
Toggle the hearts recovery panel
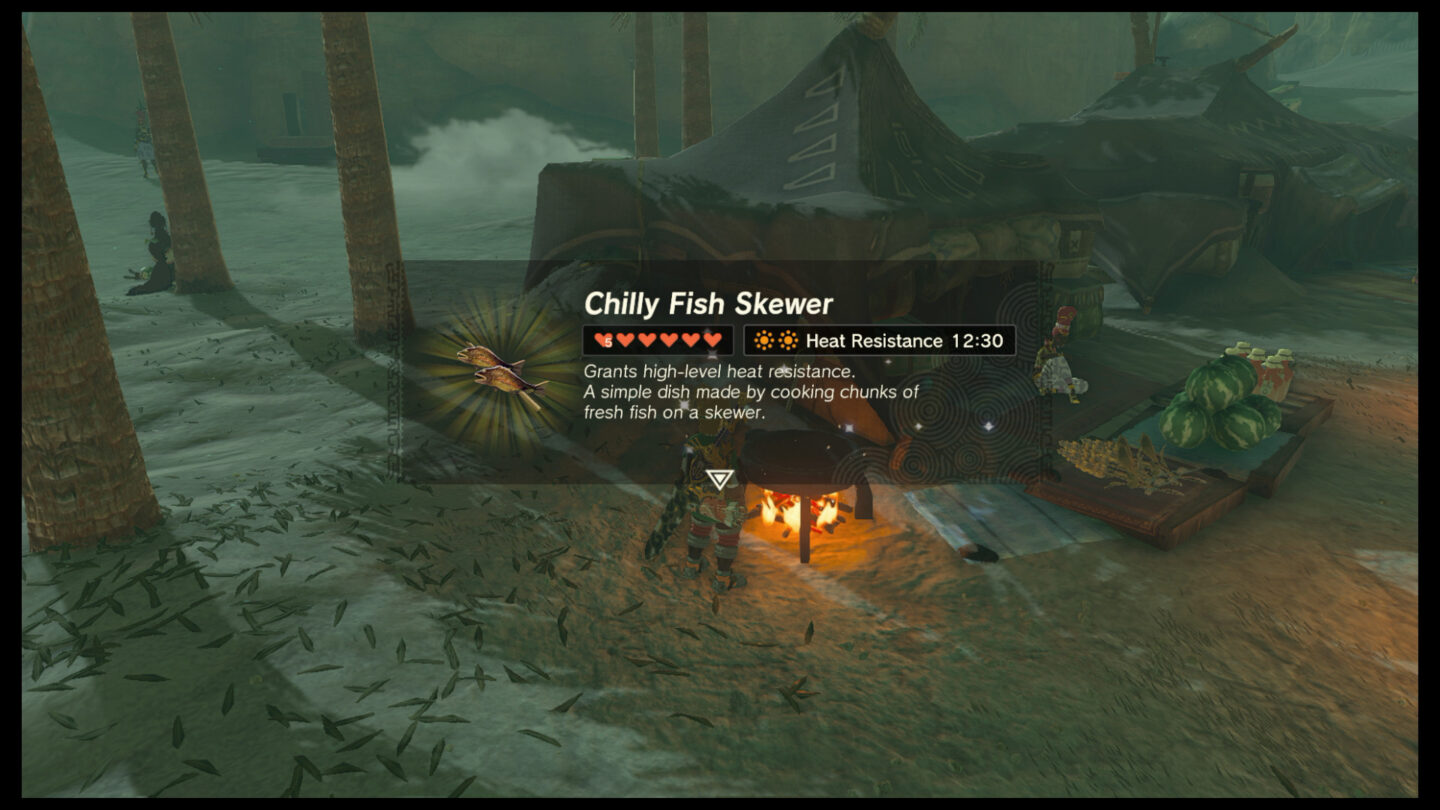click(656, 340)
